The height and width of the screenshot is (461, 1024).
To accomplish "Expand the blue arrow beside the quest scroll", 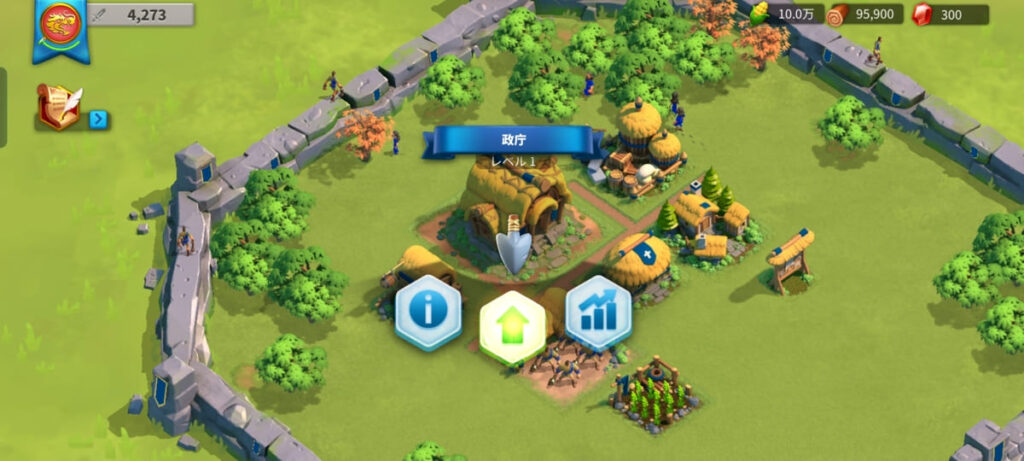I will click(x=98, y=120).
